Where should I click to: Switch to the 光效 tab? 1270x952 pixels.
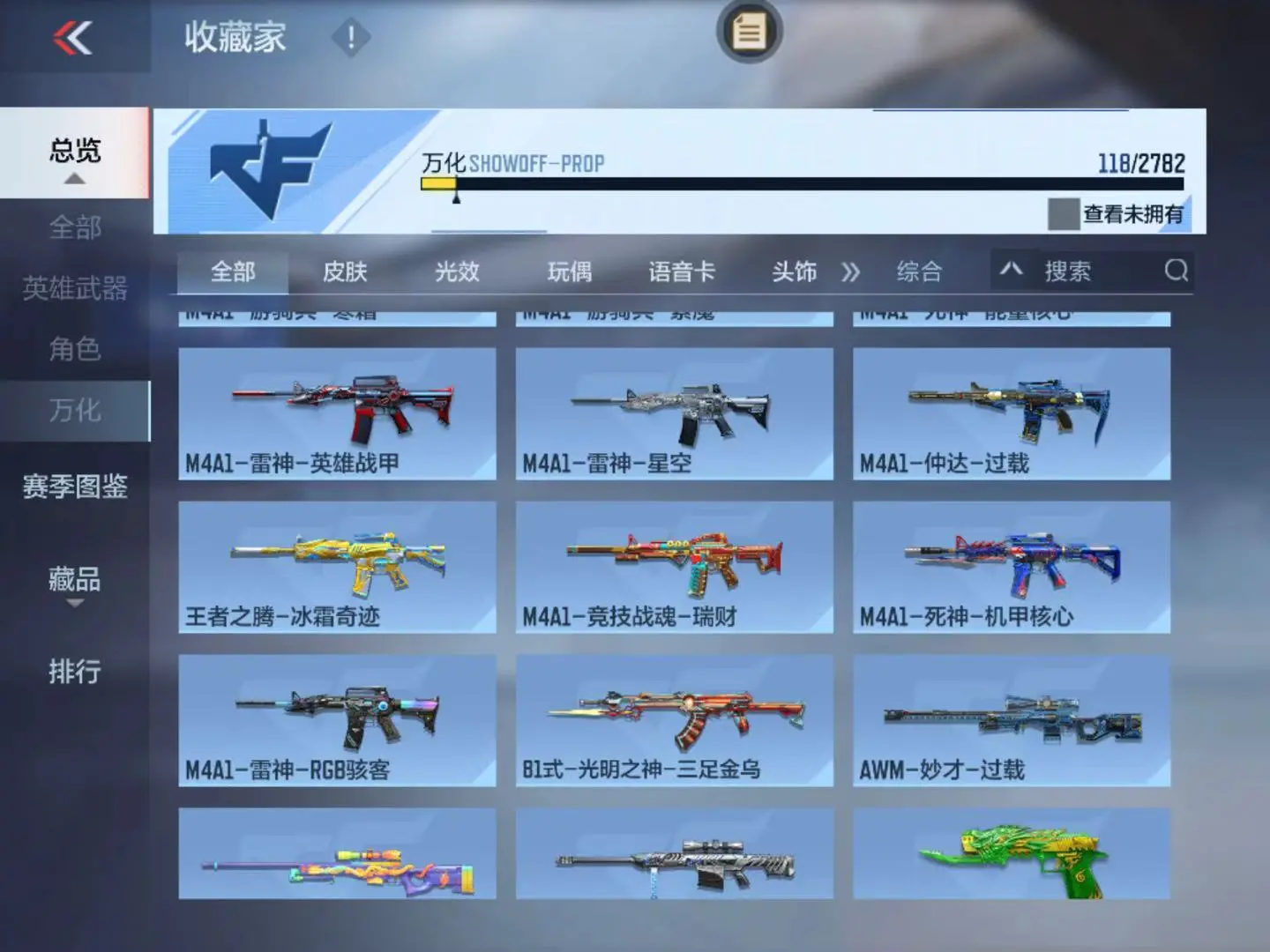pos(457,271)
